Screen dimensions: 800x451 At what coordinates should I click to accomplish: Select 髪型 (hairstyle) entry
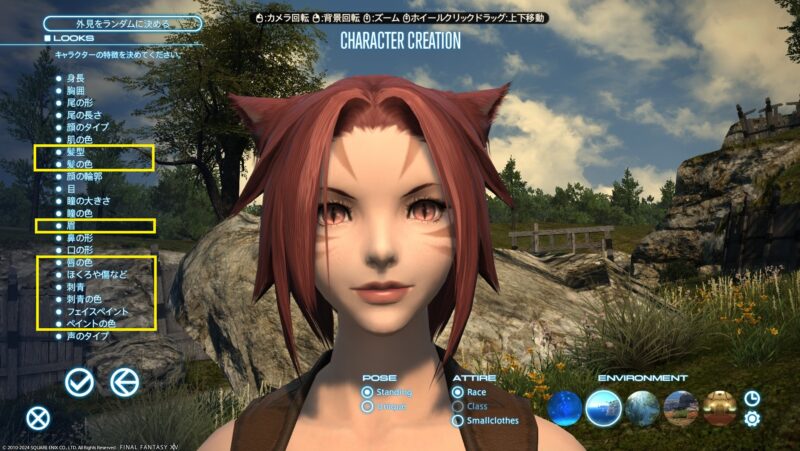click(77, 151)
